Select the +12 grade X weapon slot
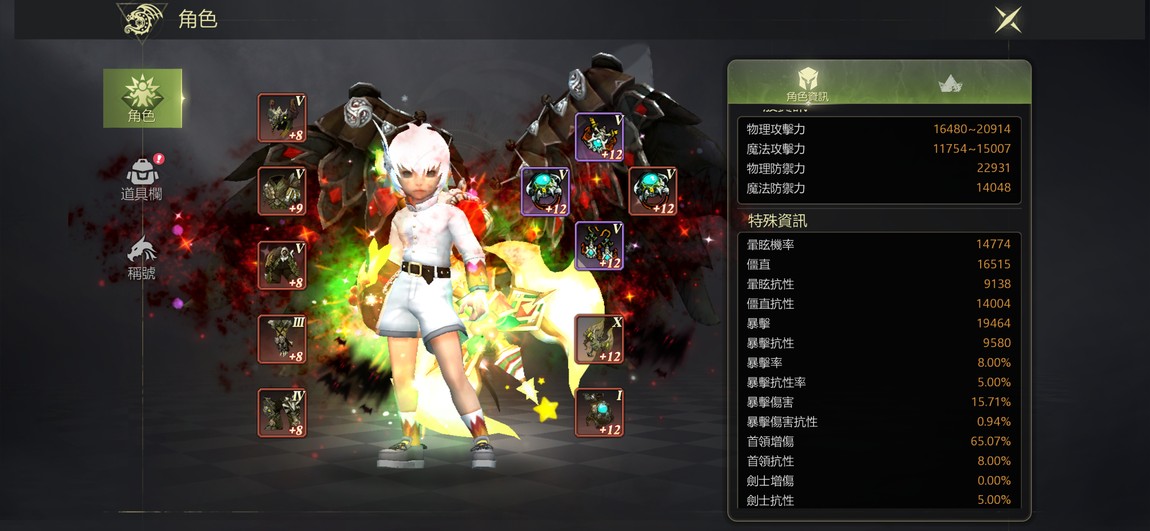 point(599,338)
